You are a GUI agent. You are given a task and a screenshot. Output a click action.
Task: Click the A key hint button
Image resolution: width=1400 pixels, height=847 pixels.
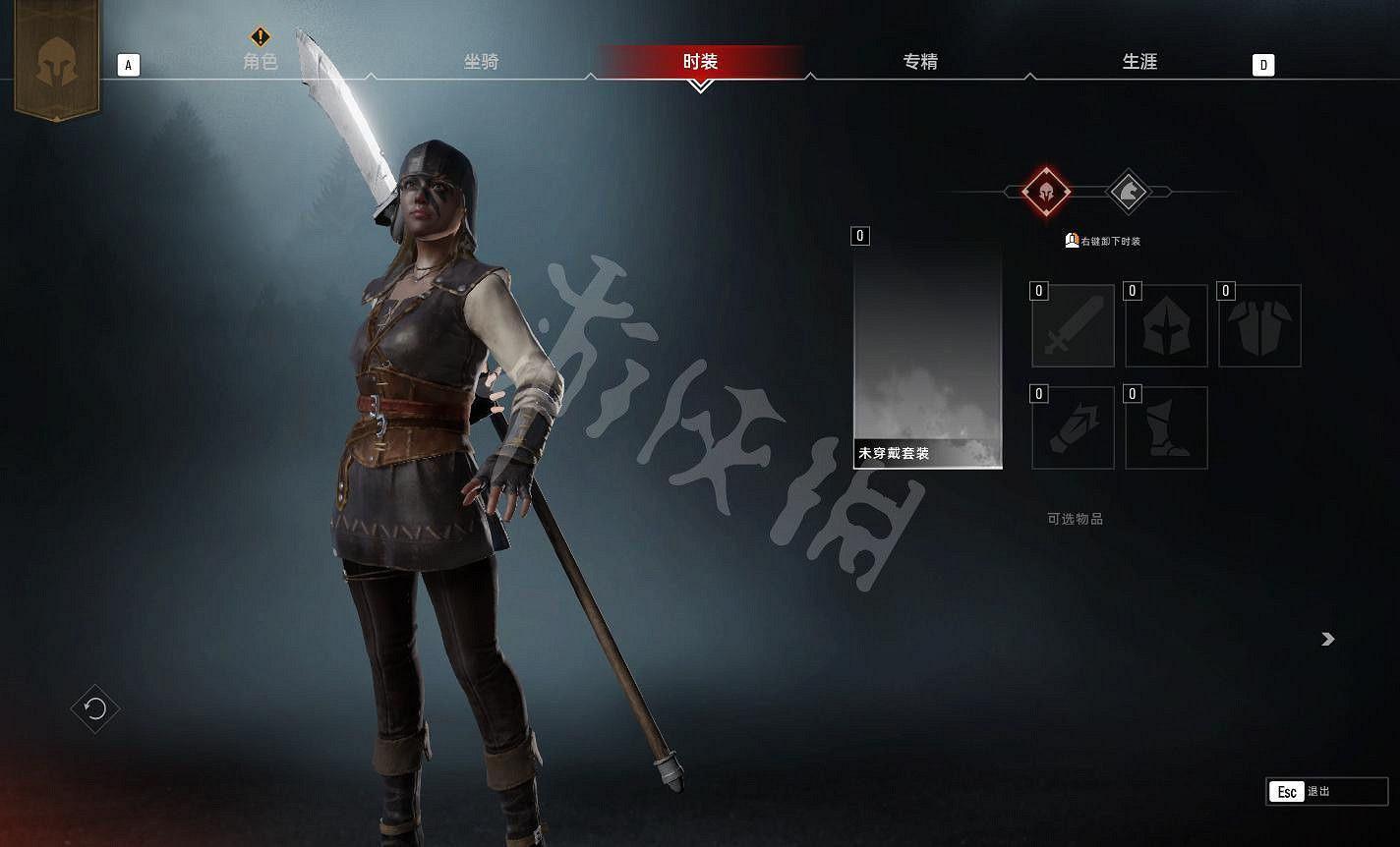click(x=127, y=64)
